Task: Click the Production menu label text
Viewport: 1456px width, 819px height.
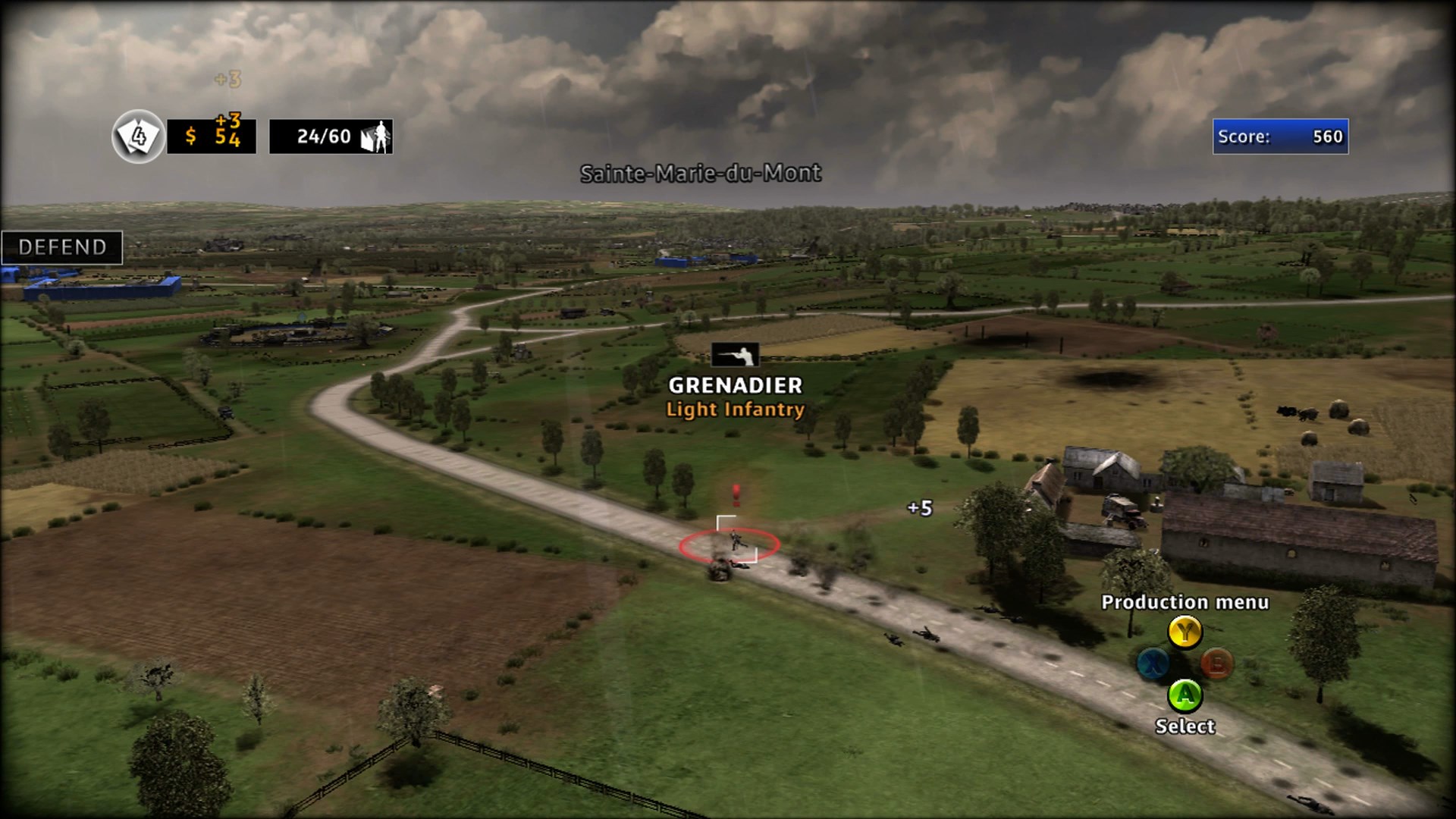Action: 1185,603
